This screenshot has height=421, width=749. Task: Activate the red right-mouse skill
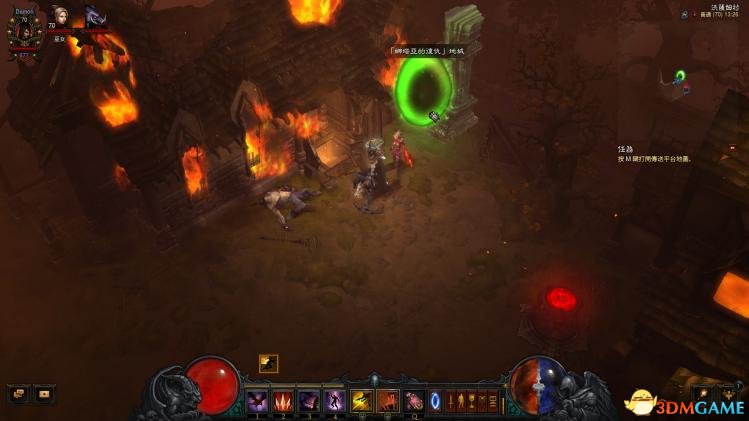pos(387,400)
